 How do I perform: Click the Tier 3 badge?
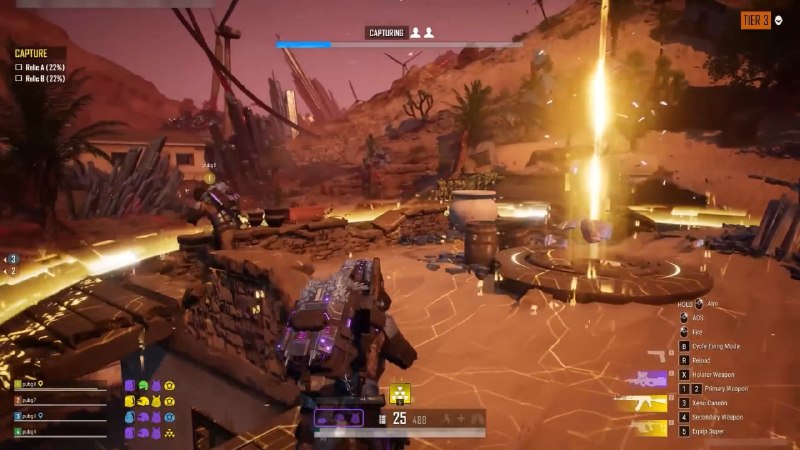coord(756,20)
